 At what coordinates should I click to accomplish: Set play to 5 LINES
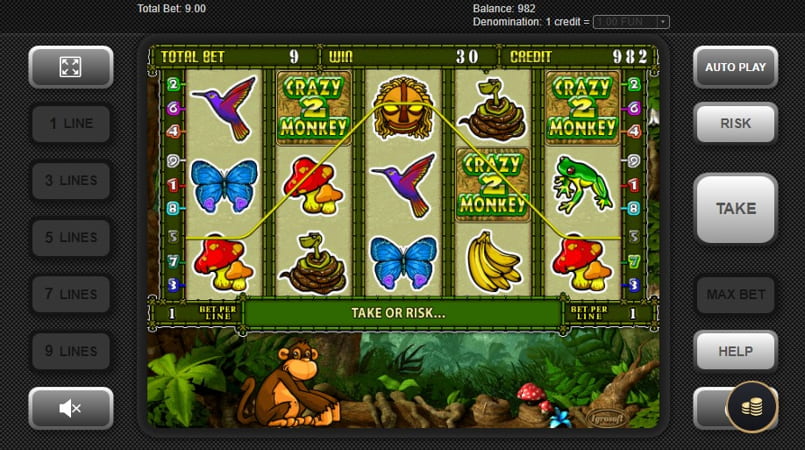(x=70, y=238)
